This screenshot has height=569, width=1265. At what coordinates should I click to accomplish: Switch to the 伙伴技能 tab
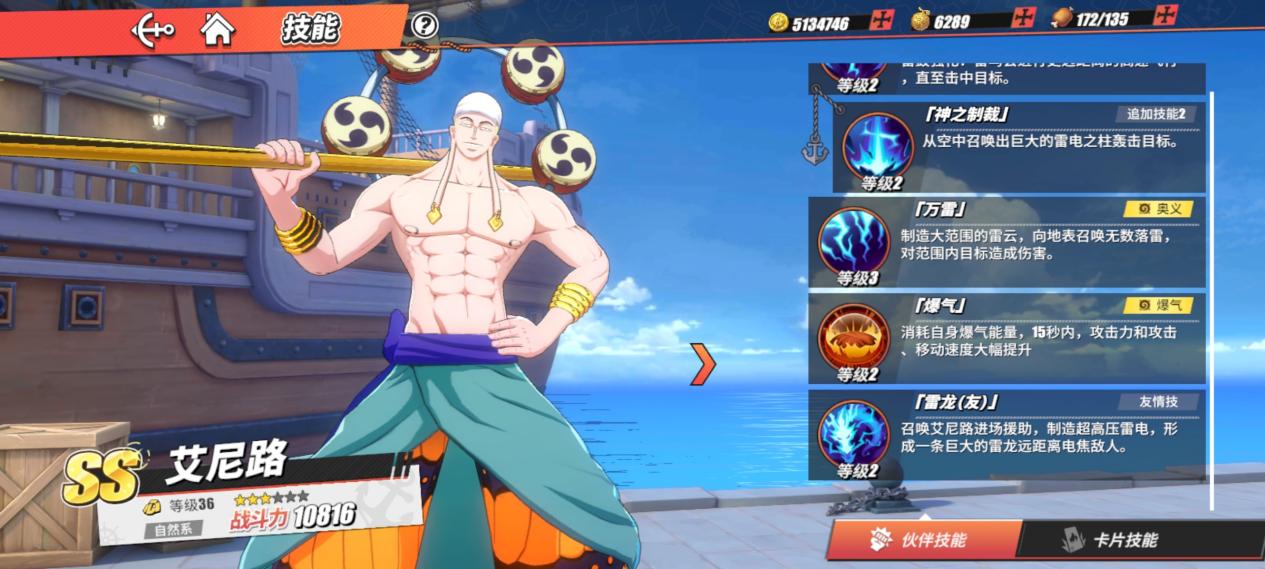(x=919, y=540)
